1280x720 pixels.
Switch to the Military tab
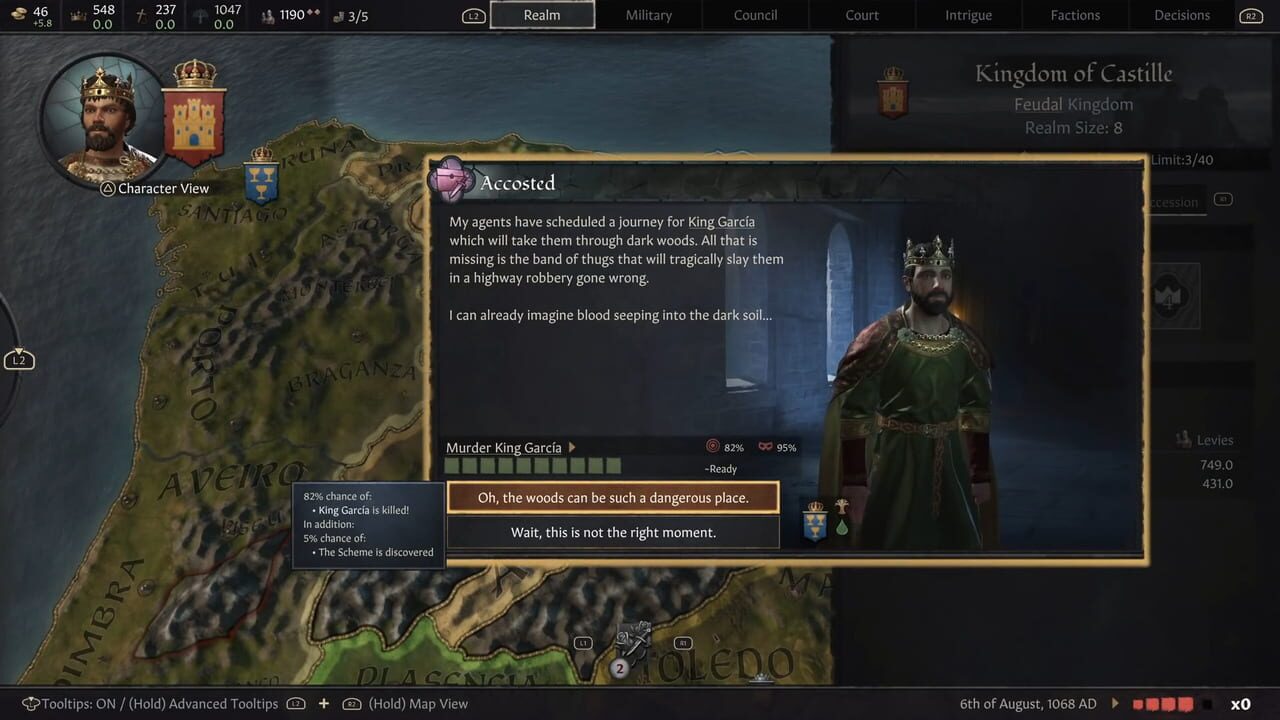(648, 15)
